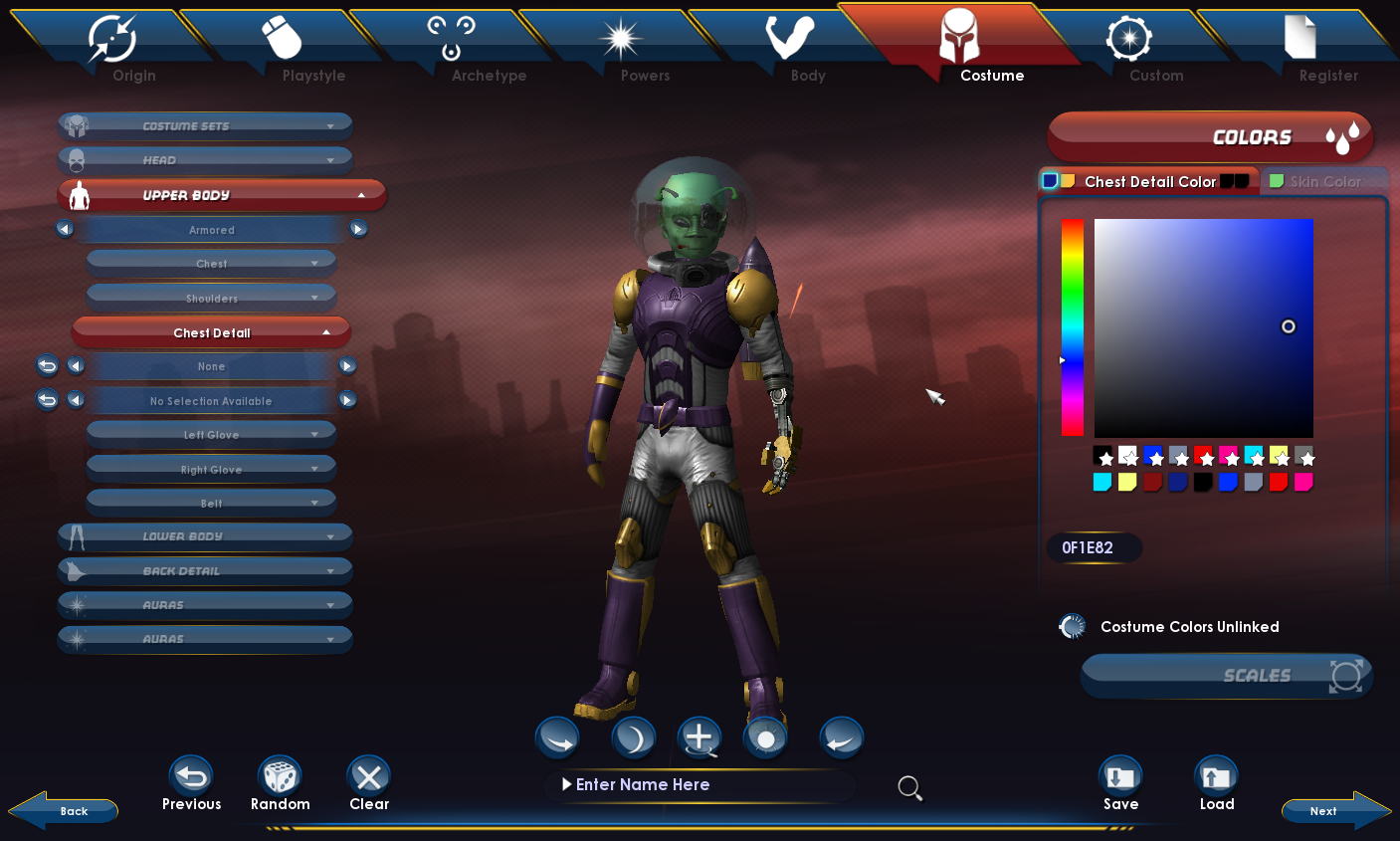This screenshot has width=1400, height=841.
Task: Collapse the Upper Body category
Action: click(x=221, y=195)
